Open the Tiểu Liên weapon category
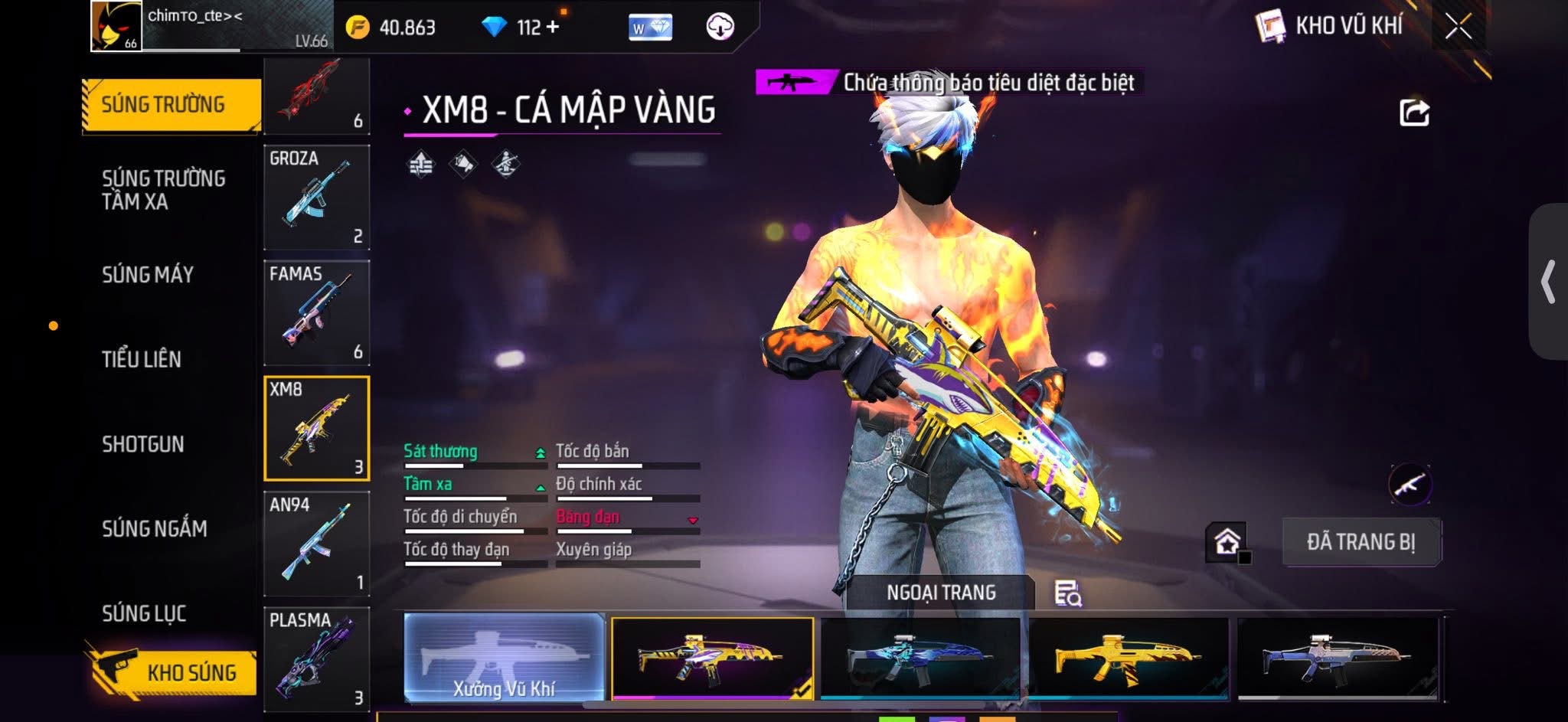 pyautogui.click(x=142, y=359)
